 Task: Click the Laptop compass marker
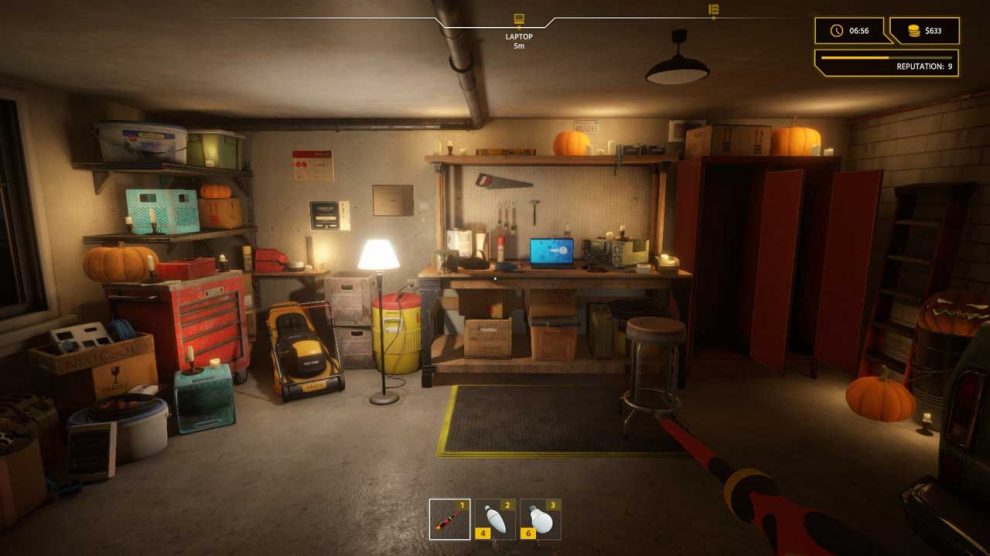[x=518, y=19]
